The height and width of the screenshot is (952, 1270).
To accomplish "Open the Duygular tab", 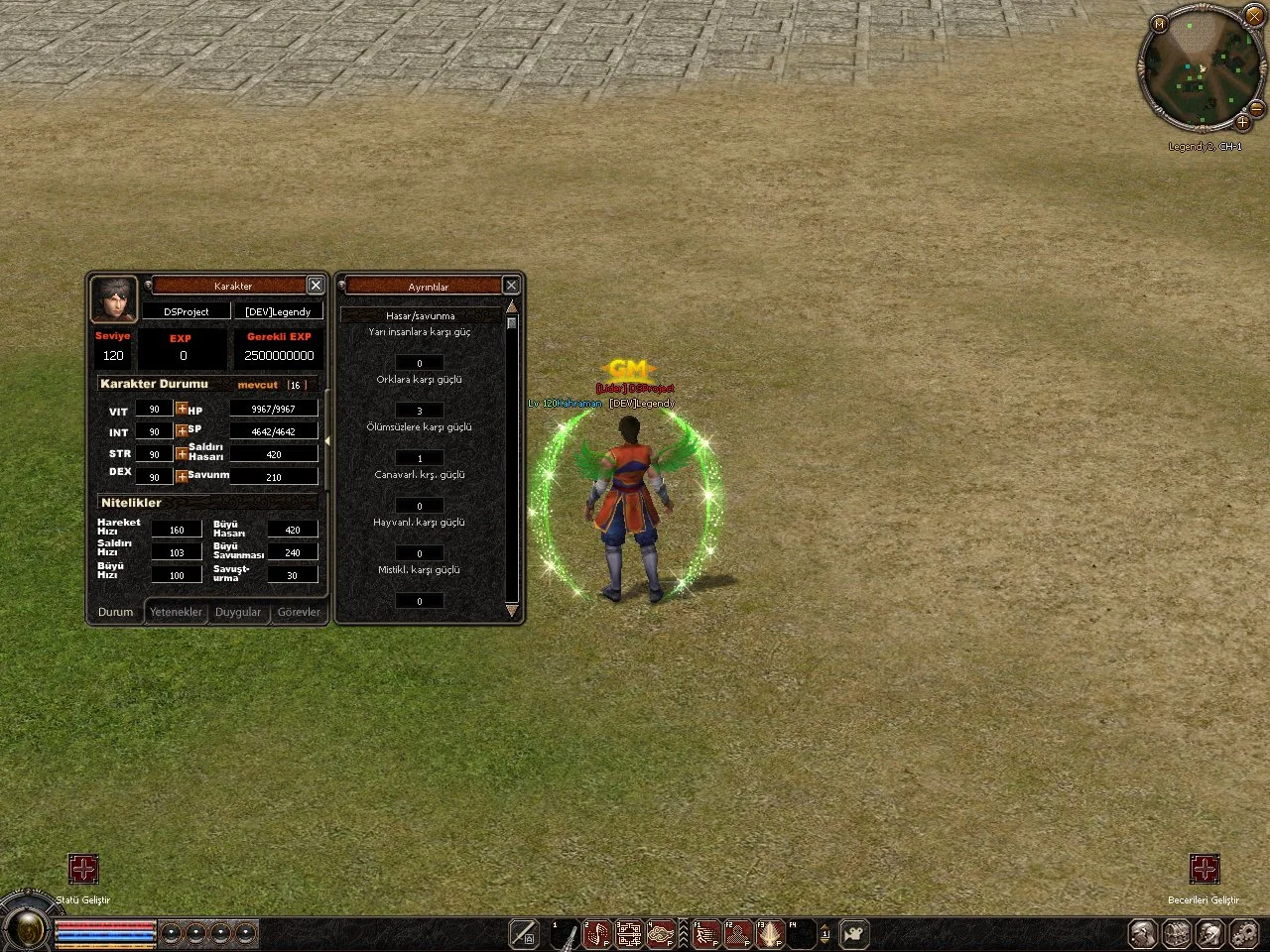I will 238,612.
